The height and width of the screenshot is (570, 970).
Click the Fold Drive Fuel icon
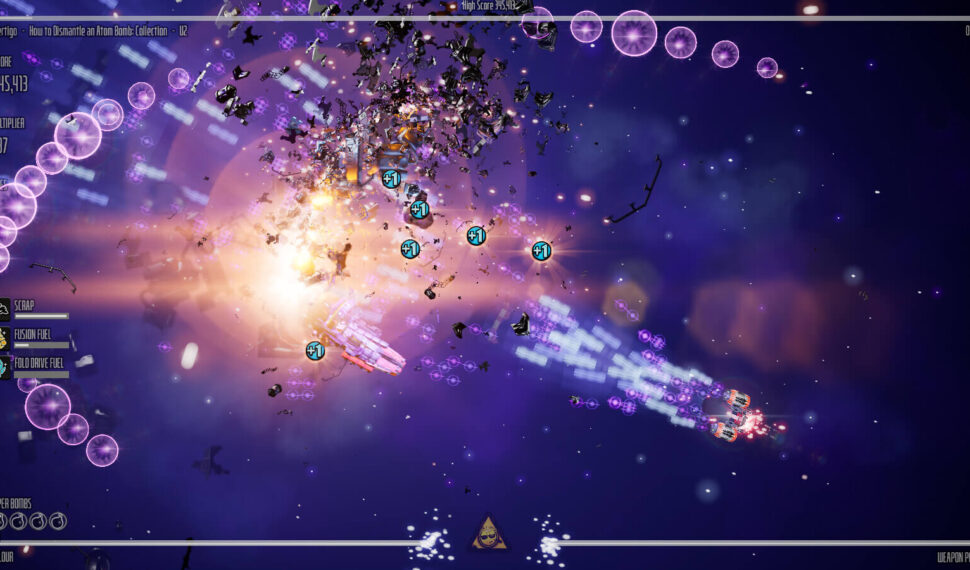4,366
